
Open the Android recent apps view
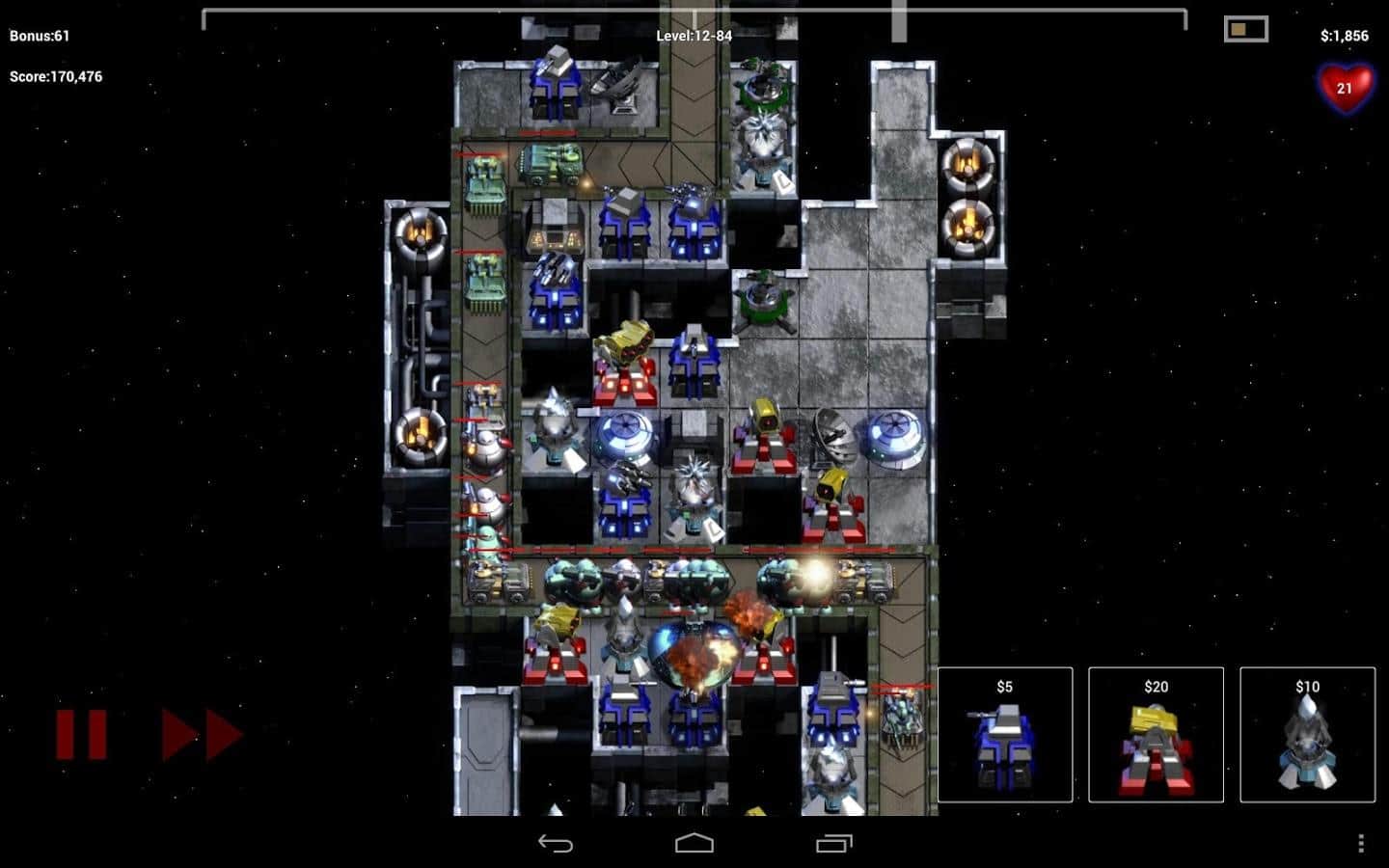click(x=834, y=844)
